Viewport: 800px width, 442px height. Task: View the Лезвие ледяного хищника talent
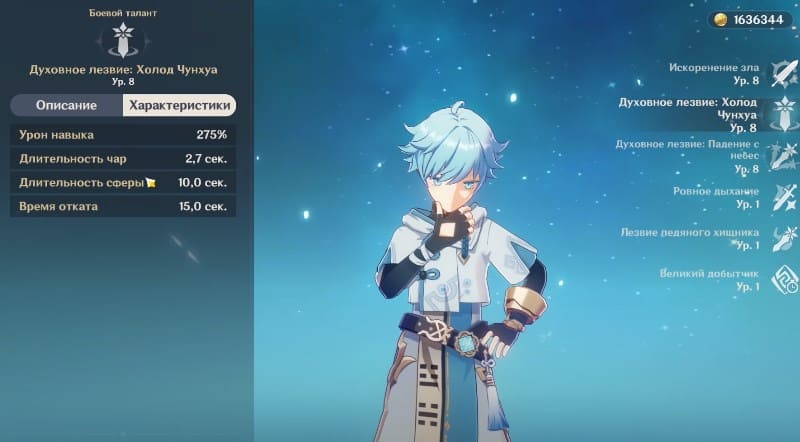click(780, 238)
